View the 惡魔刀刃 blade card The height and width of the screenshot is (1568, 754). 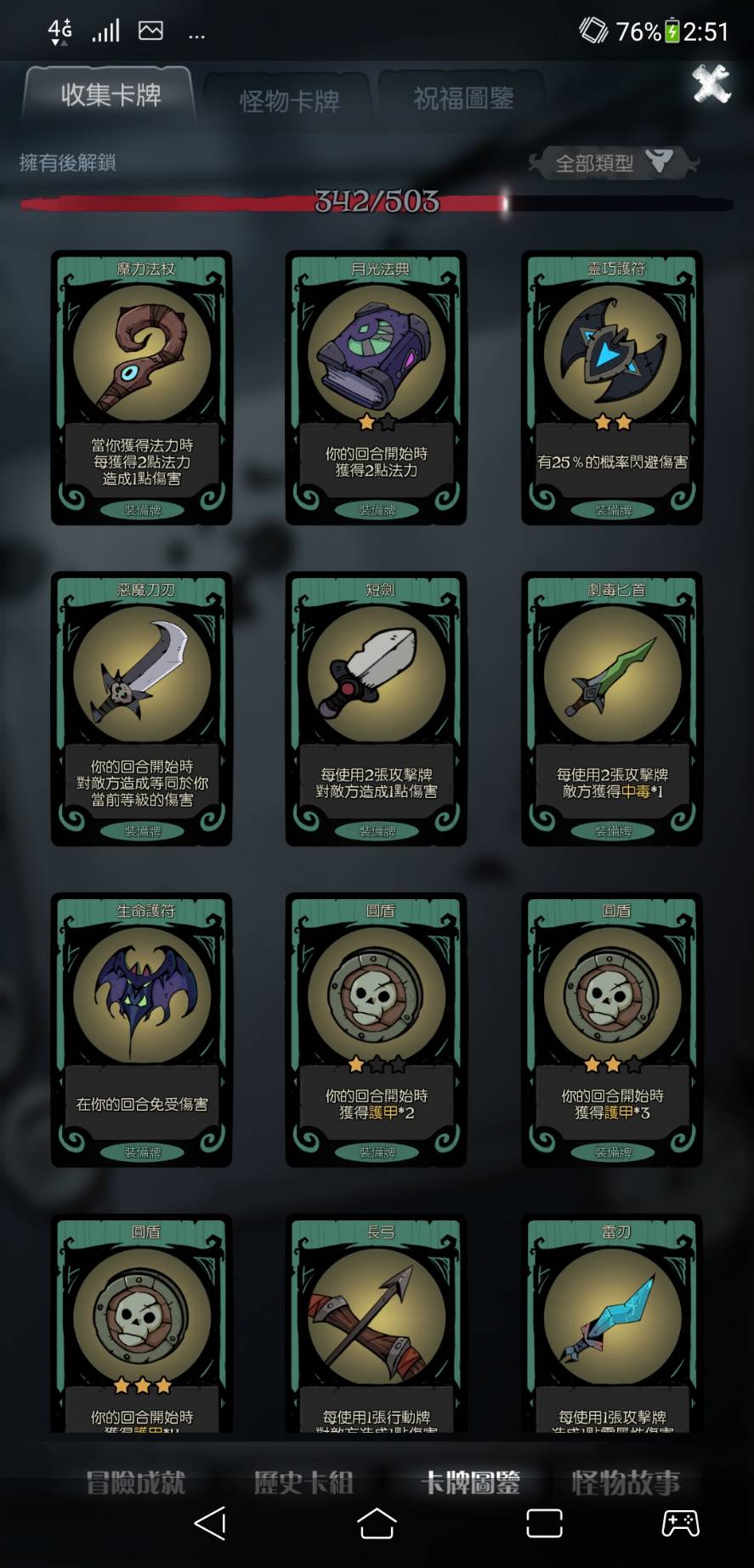point(142,709)
